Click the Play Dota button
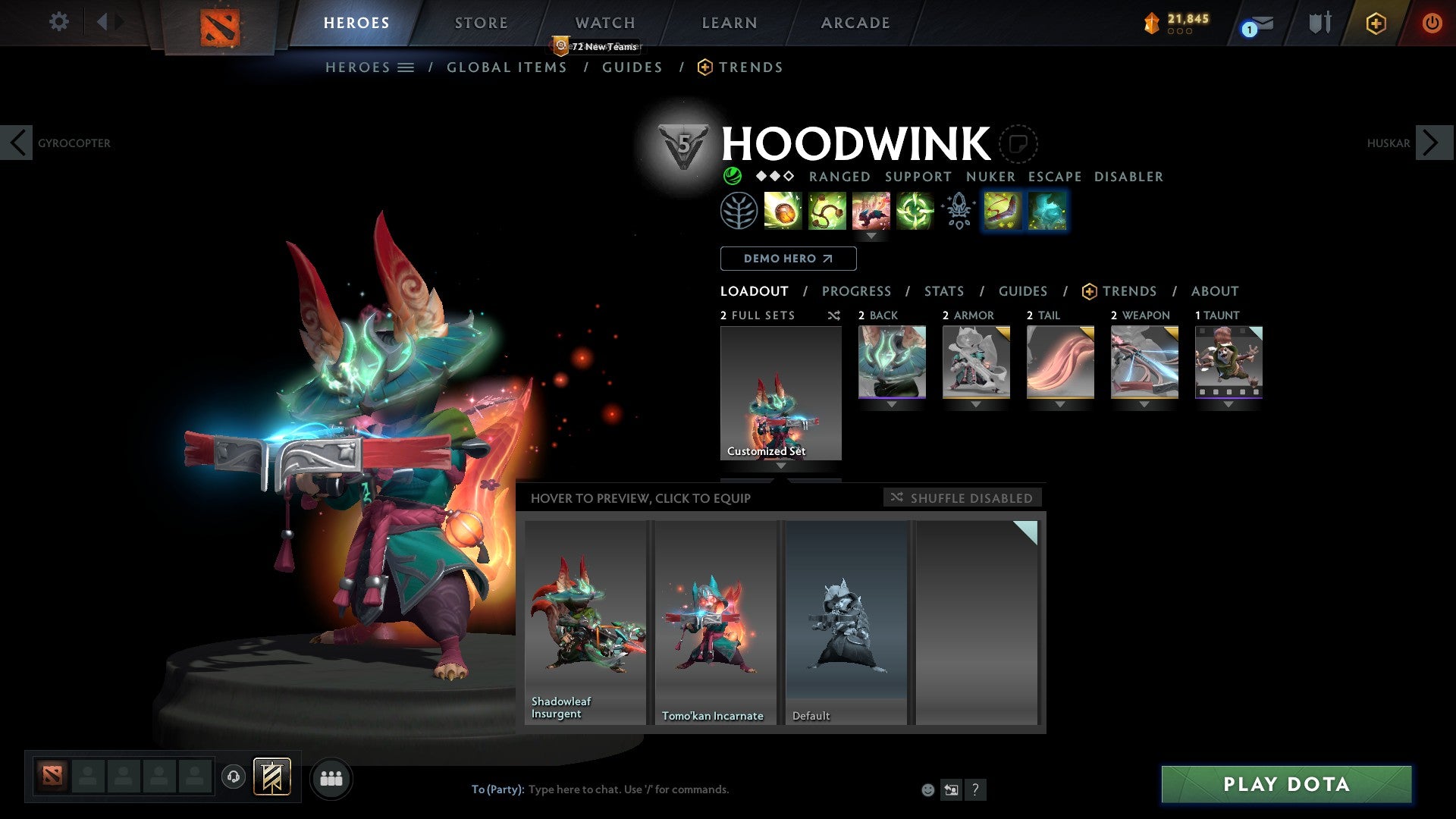 tap(1286, 784)
